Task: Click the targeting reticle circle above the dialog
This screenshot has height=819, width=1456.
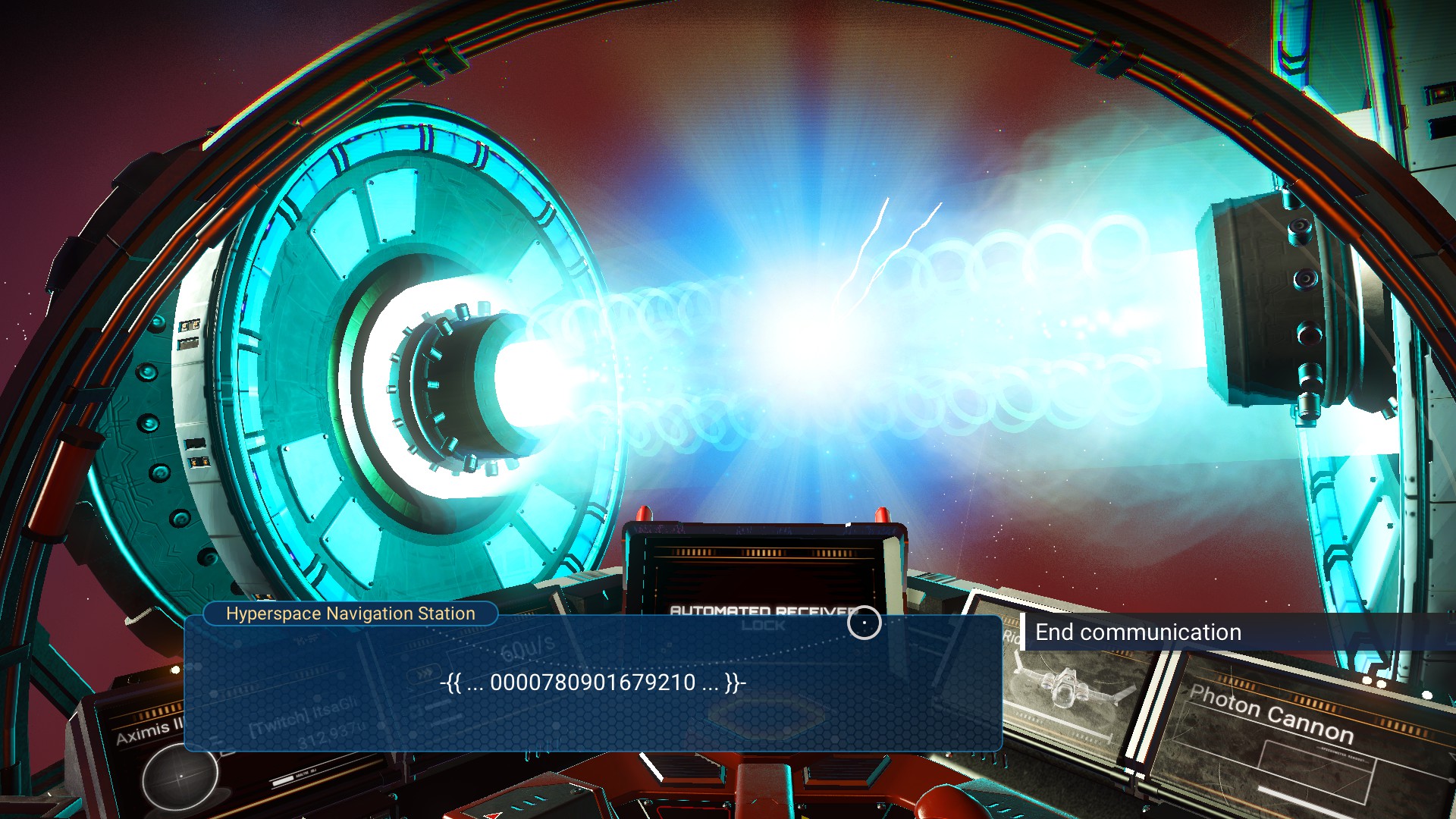Action: coord(865,623)
